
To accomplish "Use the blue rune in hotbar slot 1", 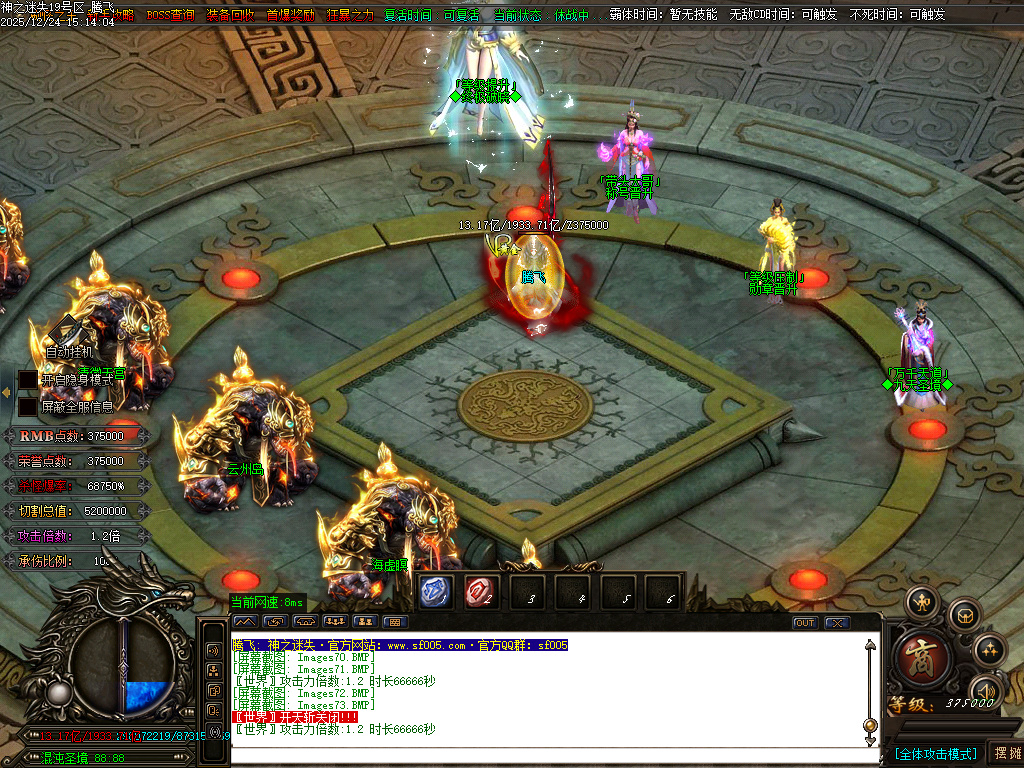I will point(433,590).
